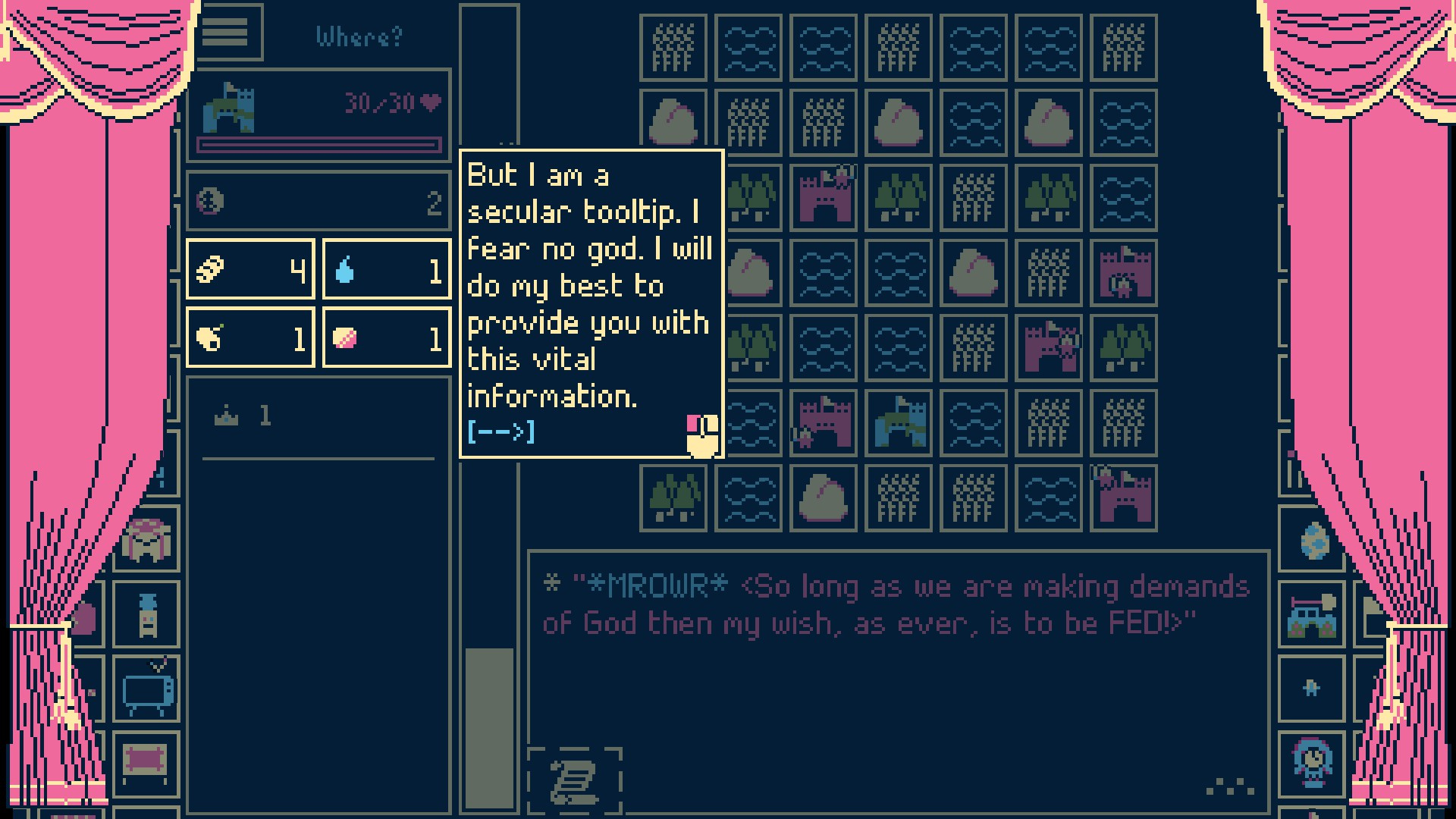The width and height of the screenshot is (1456, 819).
Task: Select the spotted egg slot
Action: 1313,540
